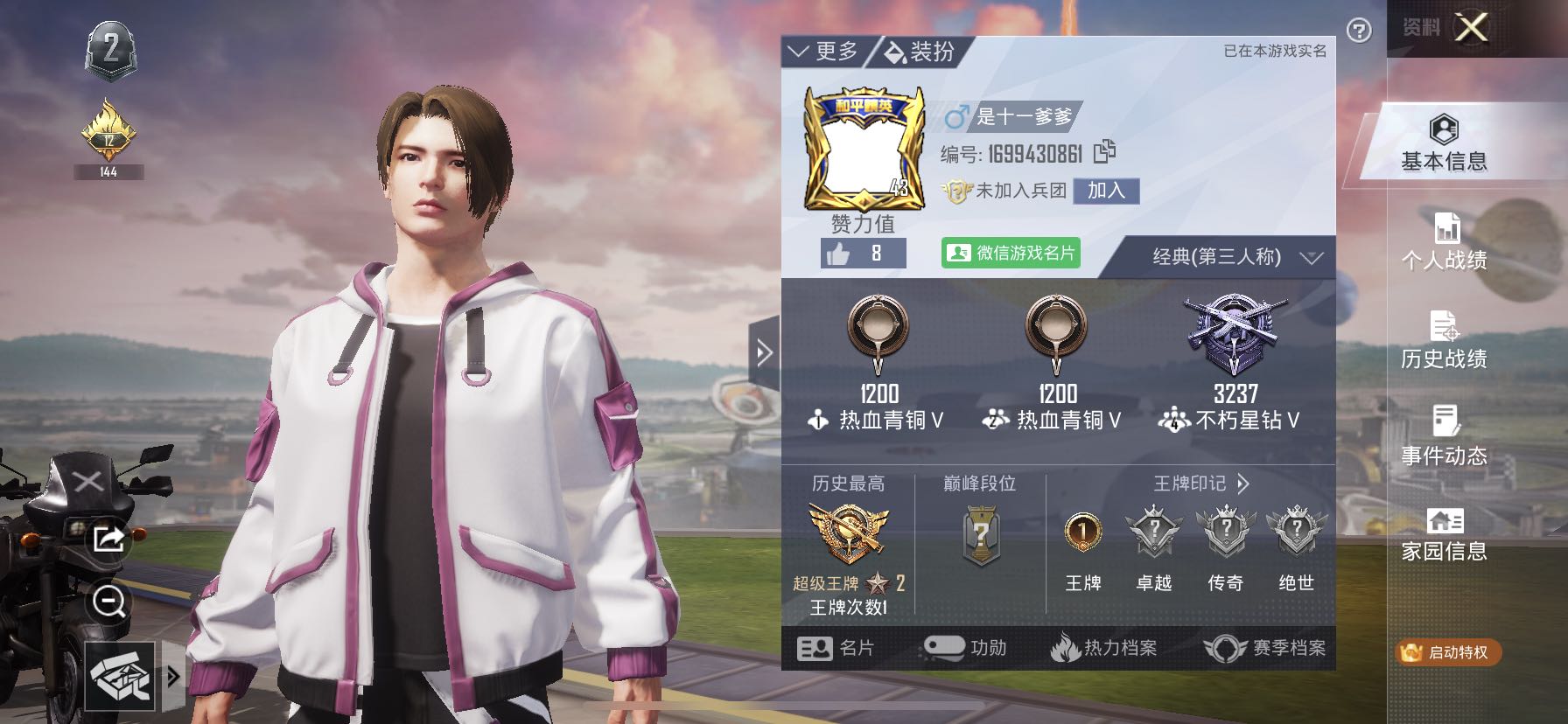Expand the 经典(第三人称) mode dropdown
1568x724 pixels.
pyautogui.click(x=1235, y=257)
